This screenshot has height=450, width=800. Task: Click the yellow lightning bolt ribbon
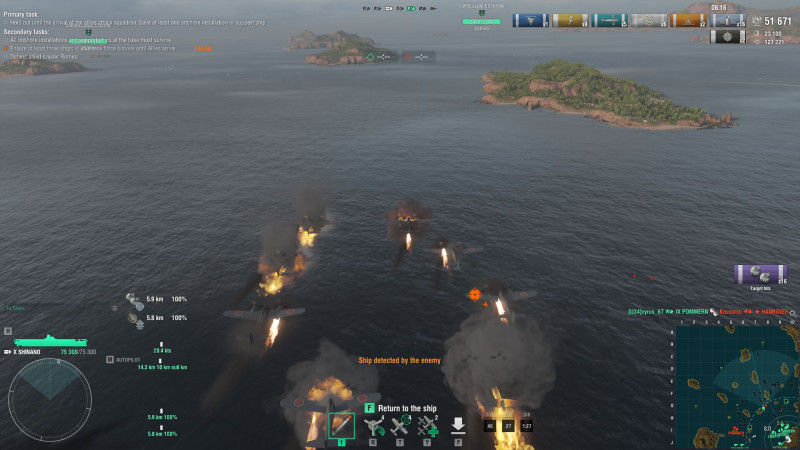pos(572,20)
